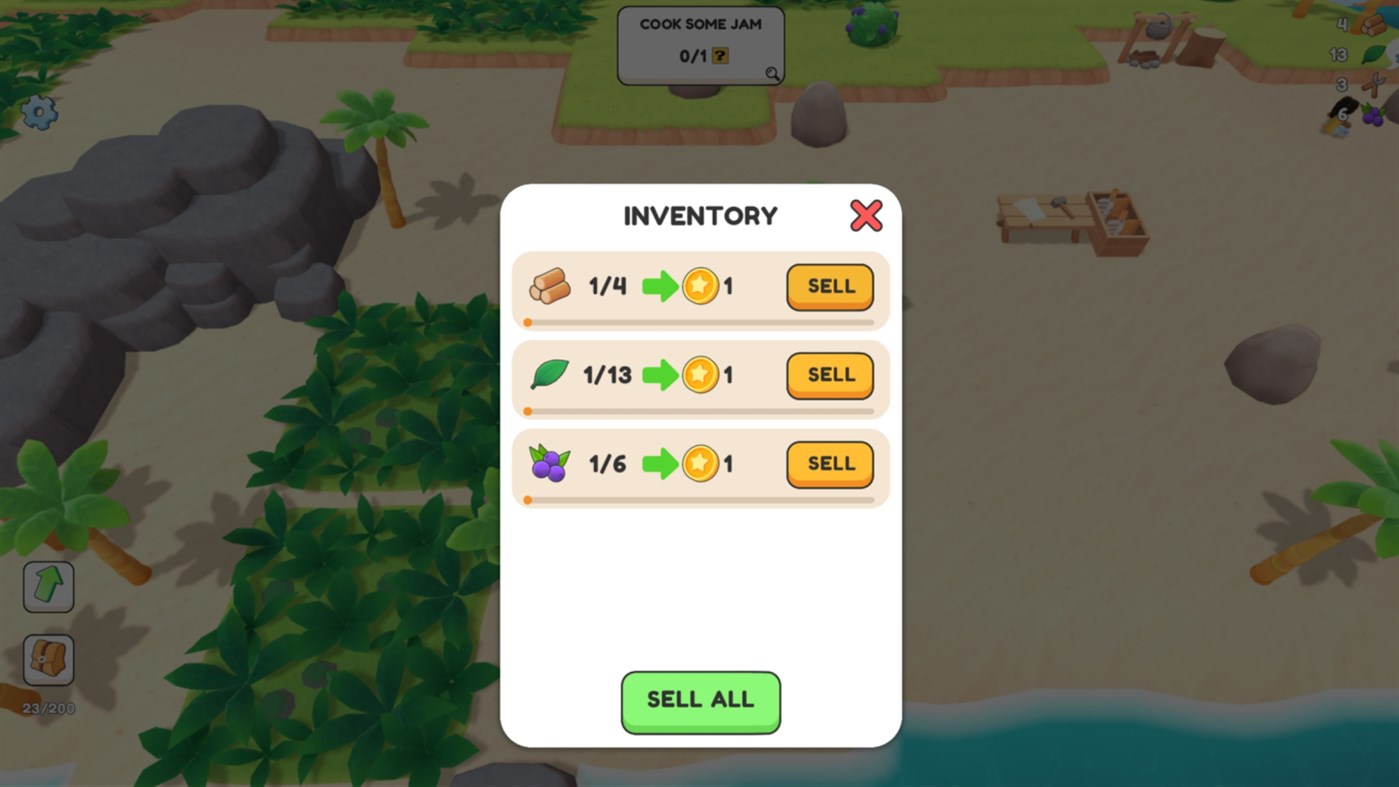The height and width of the screenshot is (787, 1399).
Task: Select the log item icon in inventory
Action: [x=548, y=285]
